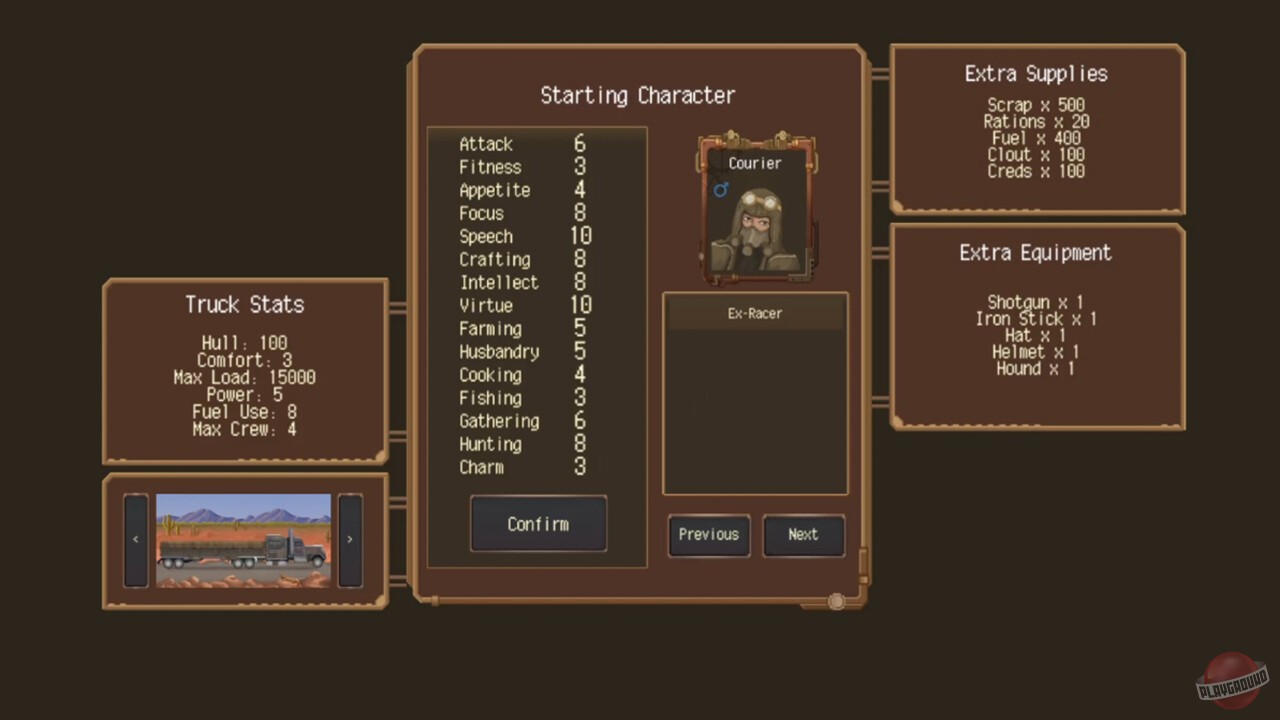Viewport: 1280px width, 720px height.
Task: Click the Playground logo watermark
Action: pos(1231,680)
